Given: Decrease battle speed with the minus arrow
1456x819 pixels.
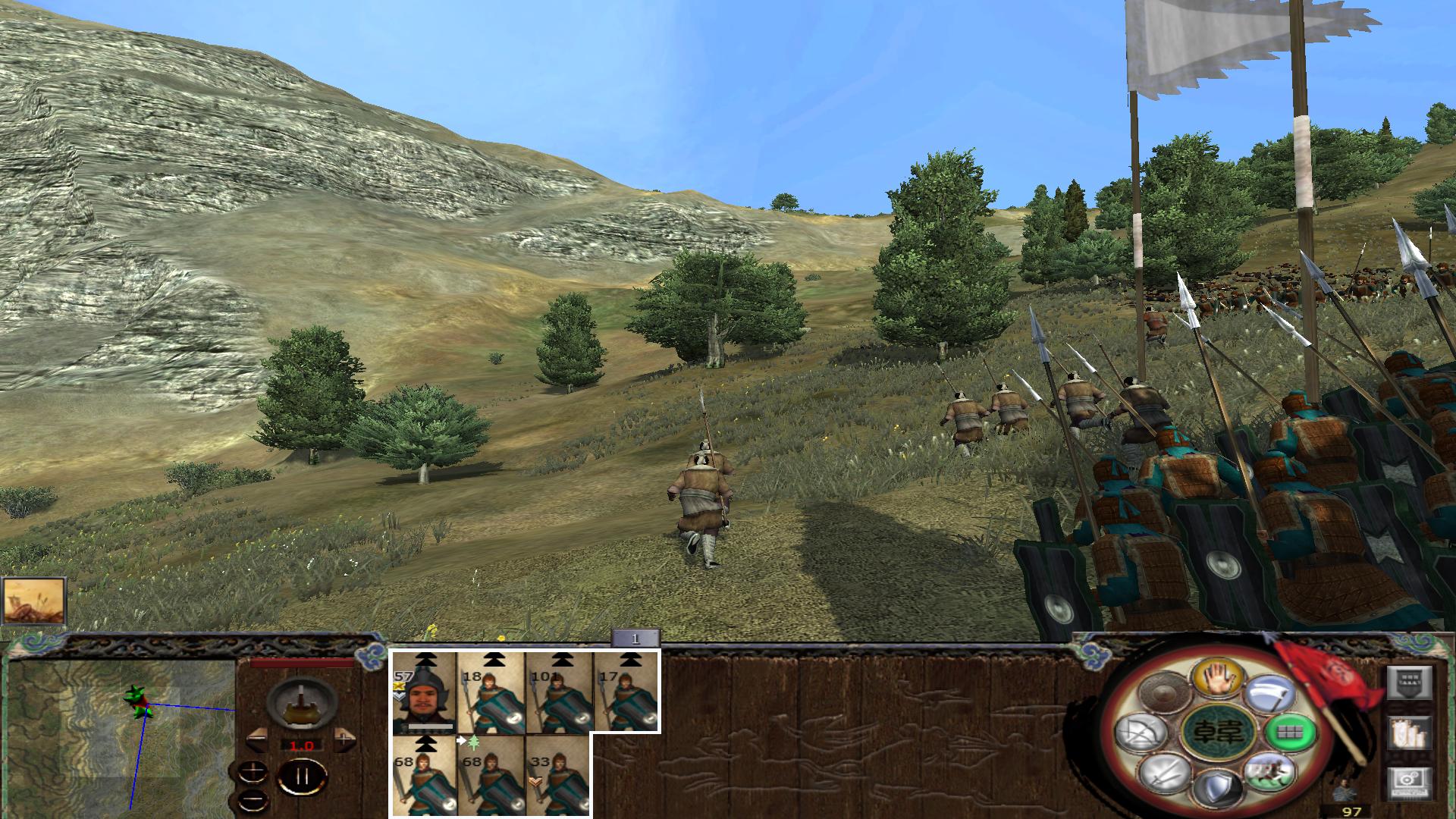Looking at the screenshot, I should (256, 739).
